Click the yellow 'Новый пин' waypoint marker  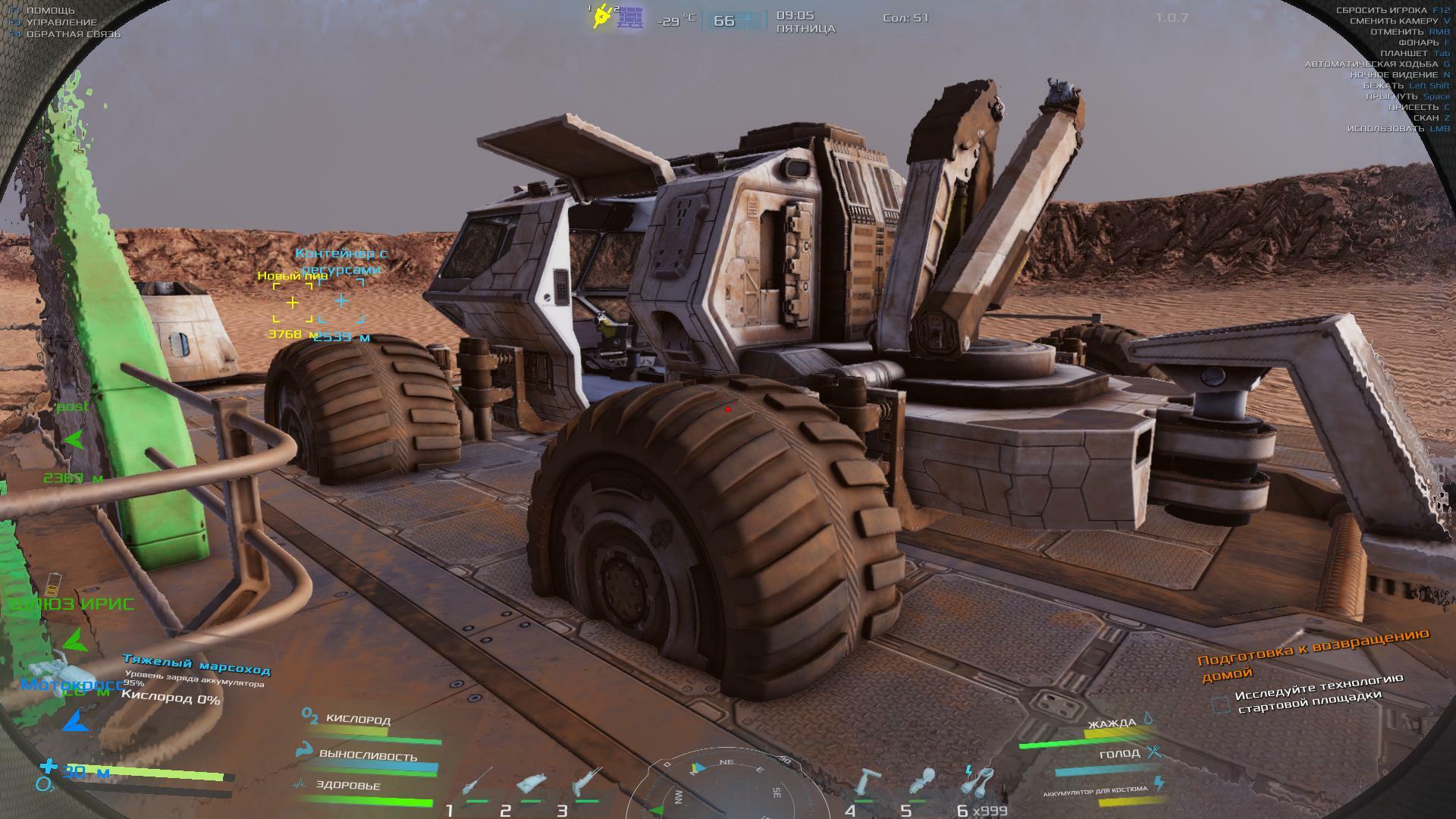(x=293, y=303)
